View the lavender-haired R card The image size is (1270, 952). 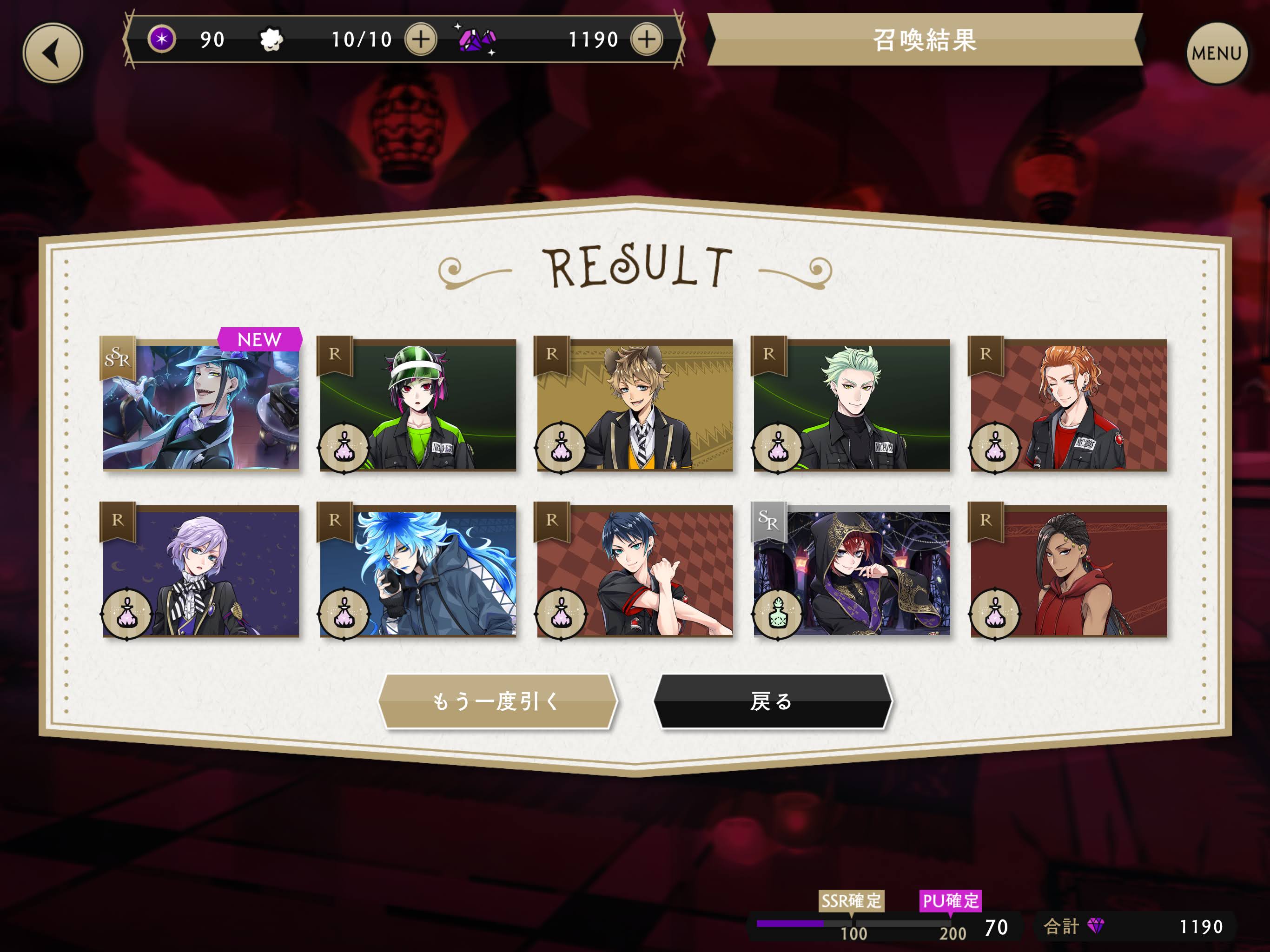[201, 571]
